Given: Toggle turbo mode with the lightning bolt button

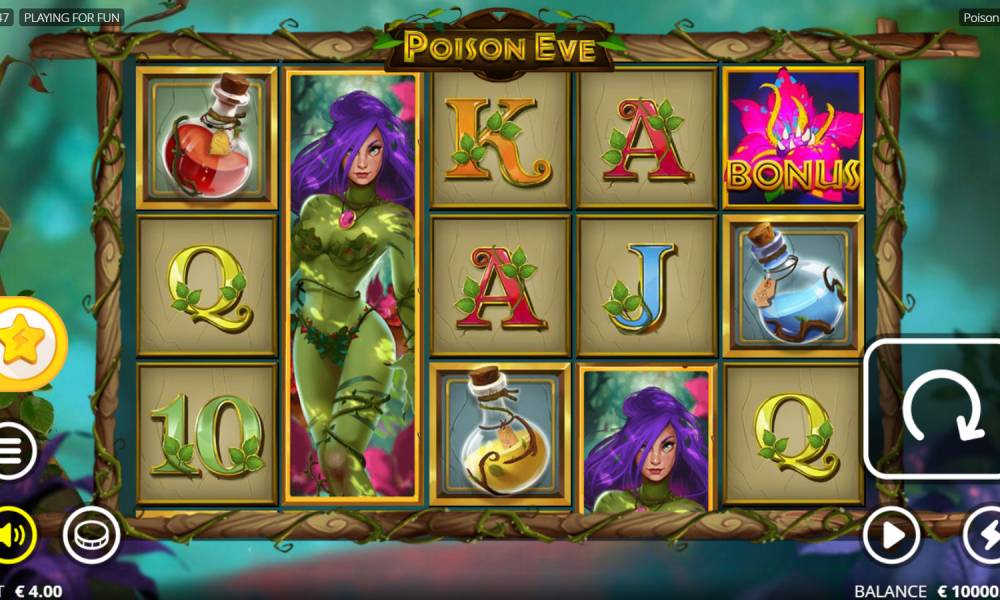Looking at the screenshot, I should point(984,536).
